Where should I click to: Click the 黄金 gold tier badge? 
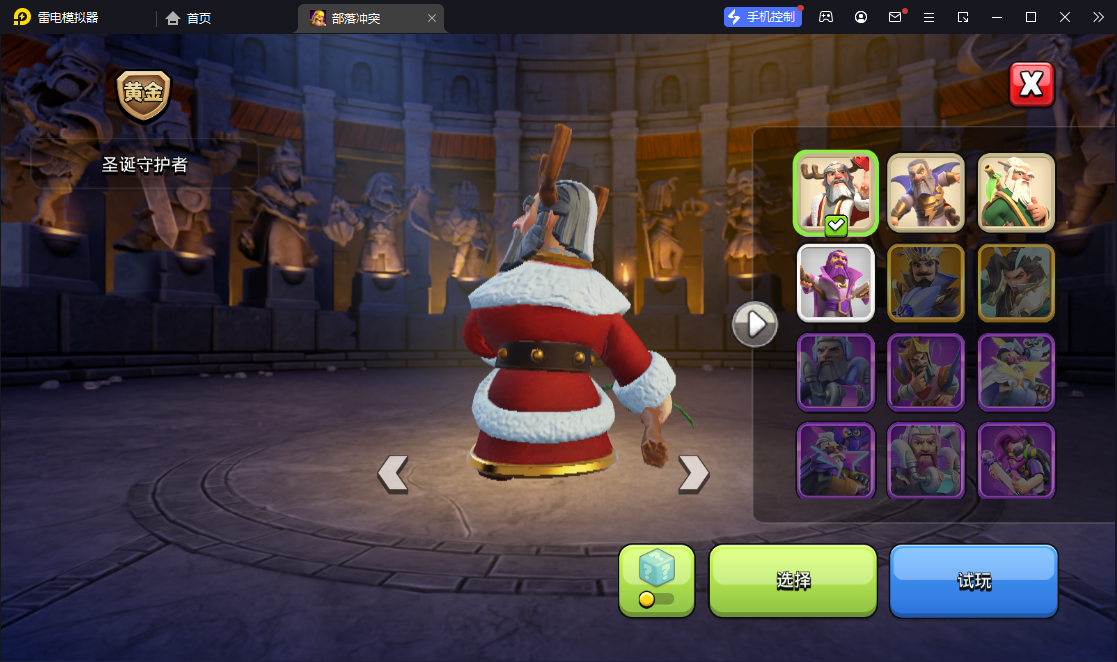[144, 95]
